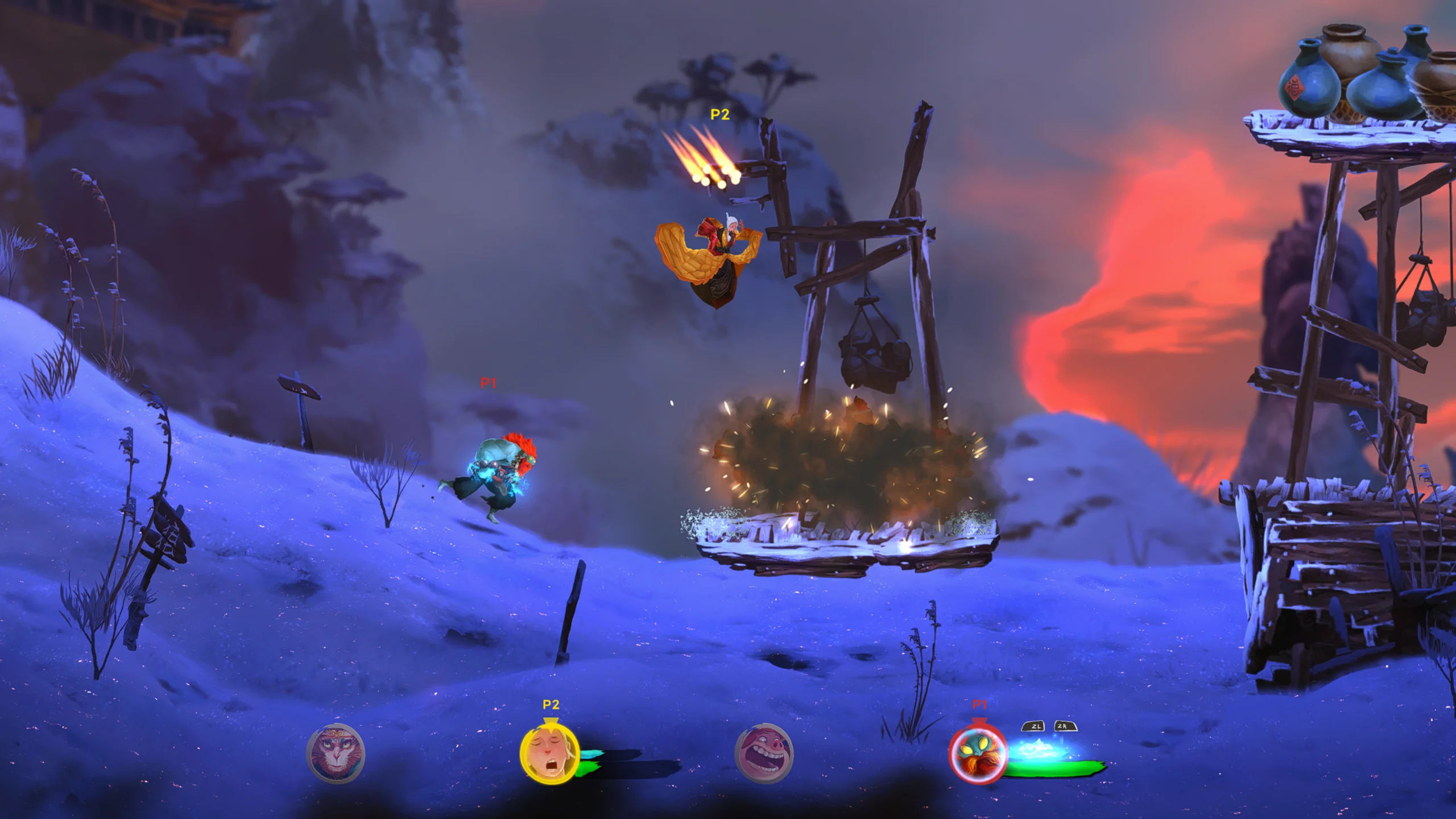1456x819 pixels.
Task: Switch to the laughing pig character portrait
Action: [x=764, y=754]
